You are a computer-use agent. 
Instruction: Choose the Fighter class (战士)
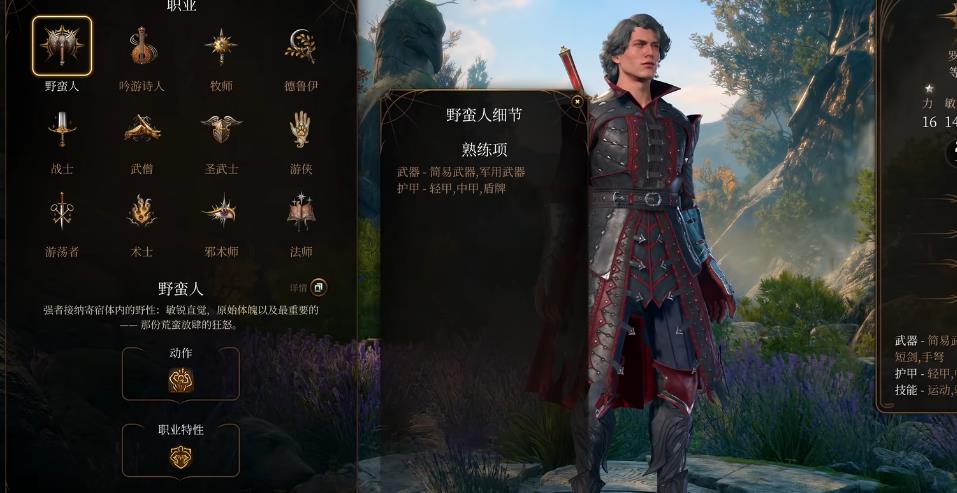(x=62, y=129)
